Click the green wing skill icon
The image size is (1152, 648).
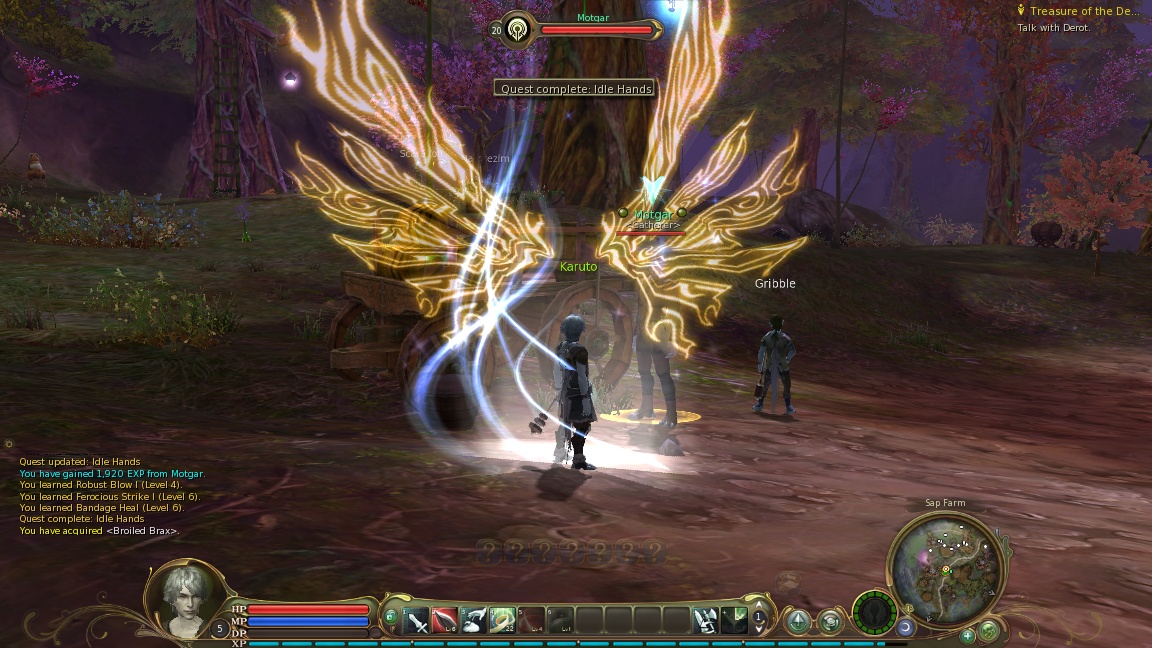[734, 620]
